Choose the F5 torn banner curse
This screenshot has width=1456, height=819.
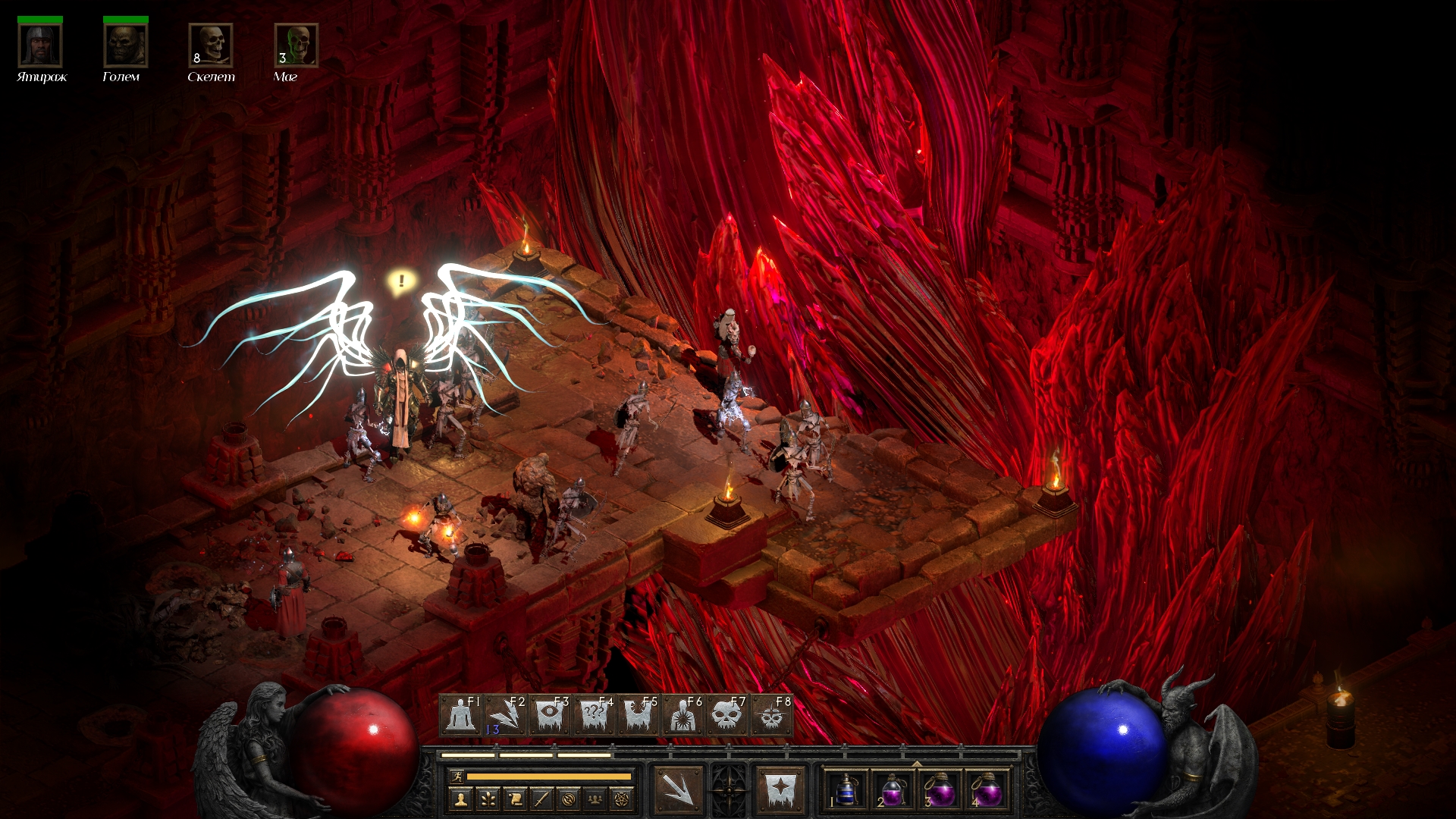(x=638, y=715)
